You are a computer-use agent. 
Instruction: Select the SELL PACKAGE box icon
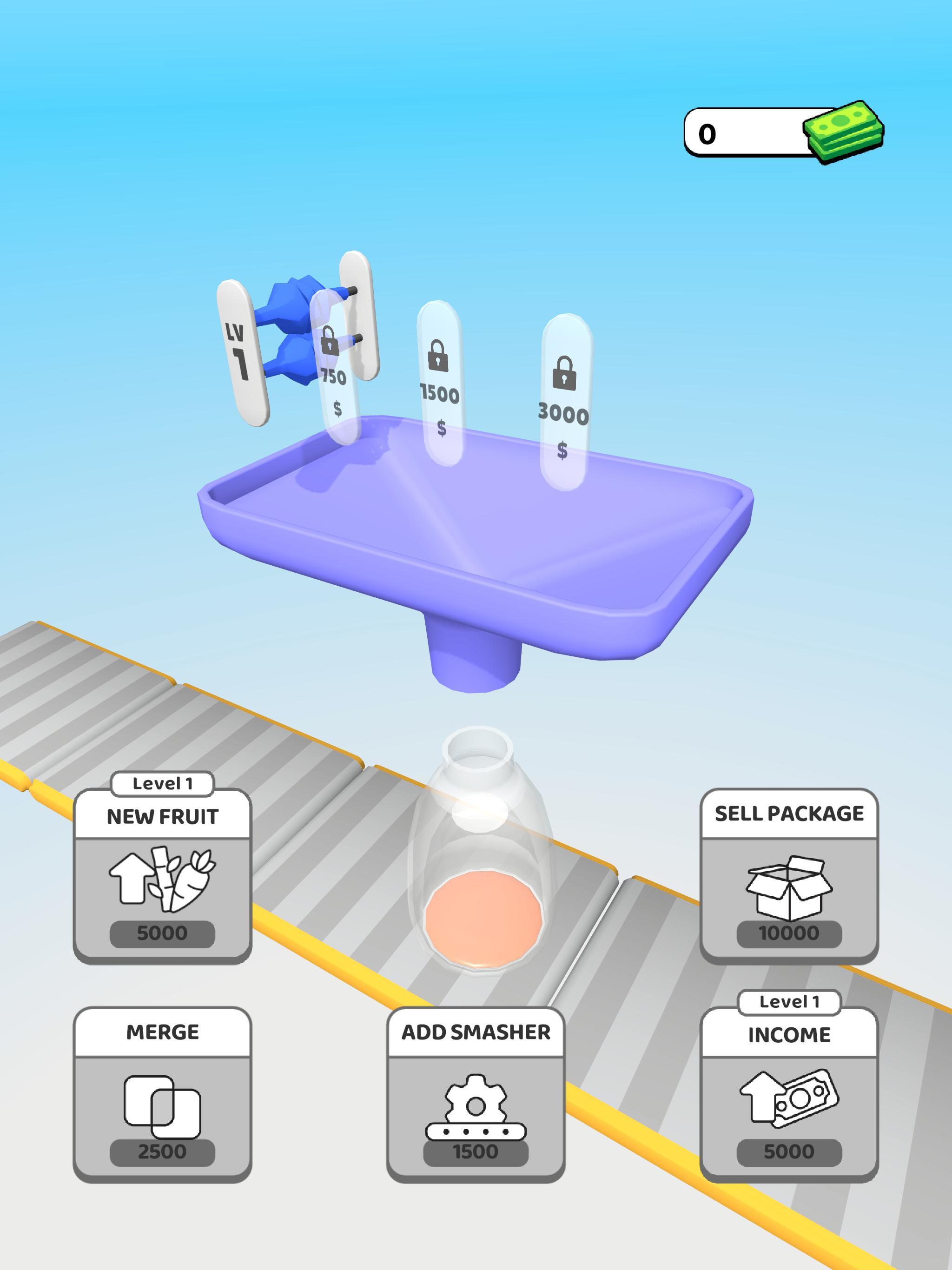789,889
